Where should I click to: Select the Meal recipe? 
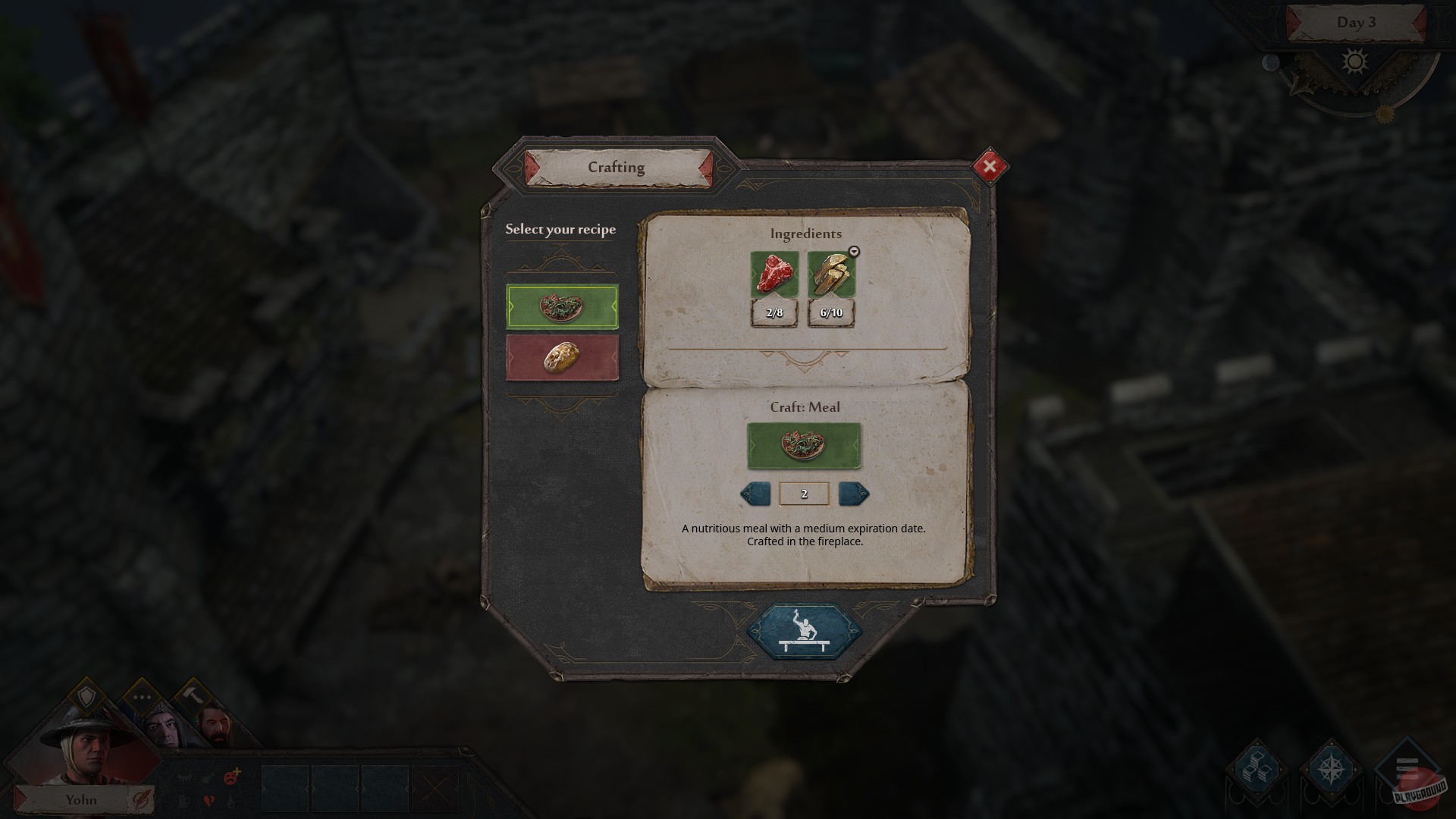(562, 308)
